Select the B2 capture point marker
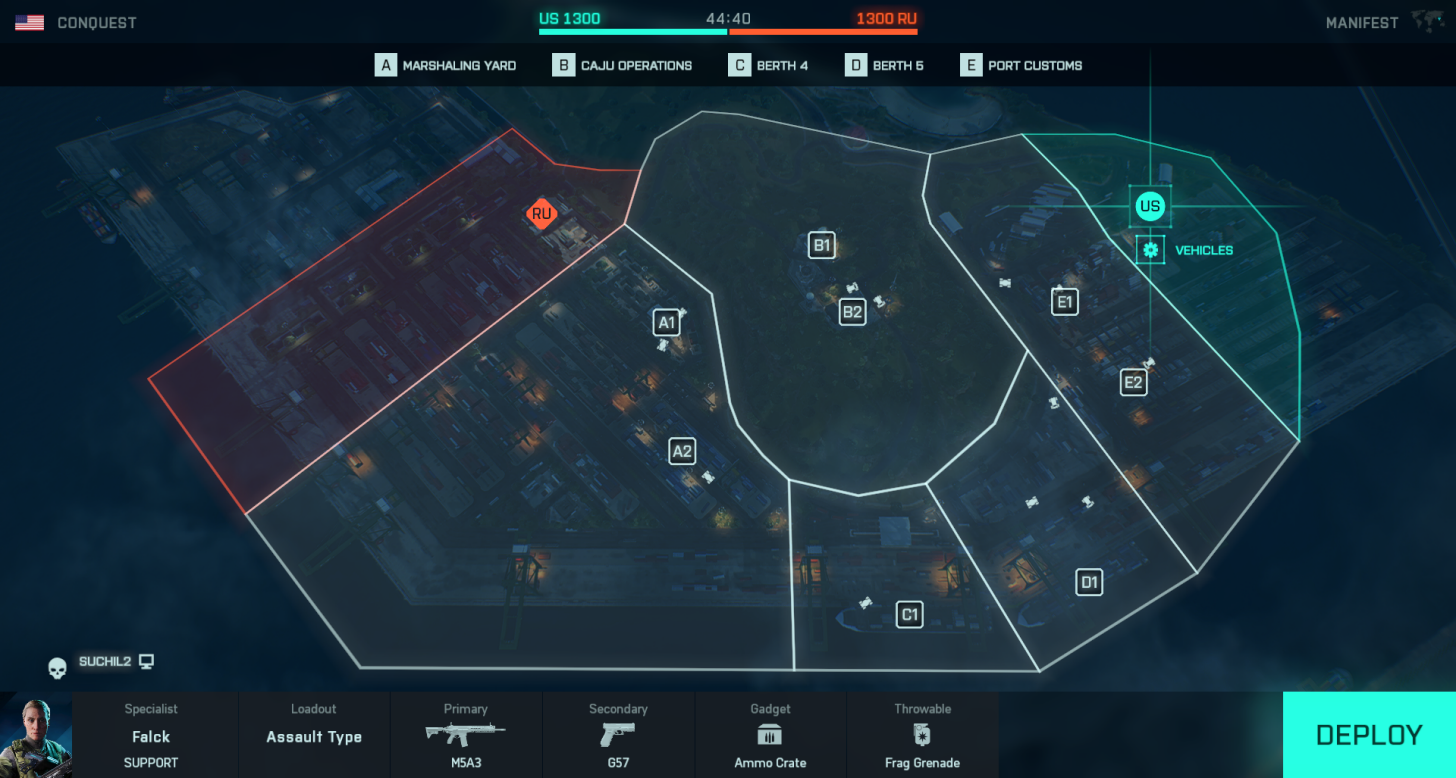The height and width of the screenshot is (778, 1456). coord(852,312)
